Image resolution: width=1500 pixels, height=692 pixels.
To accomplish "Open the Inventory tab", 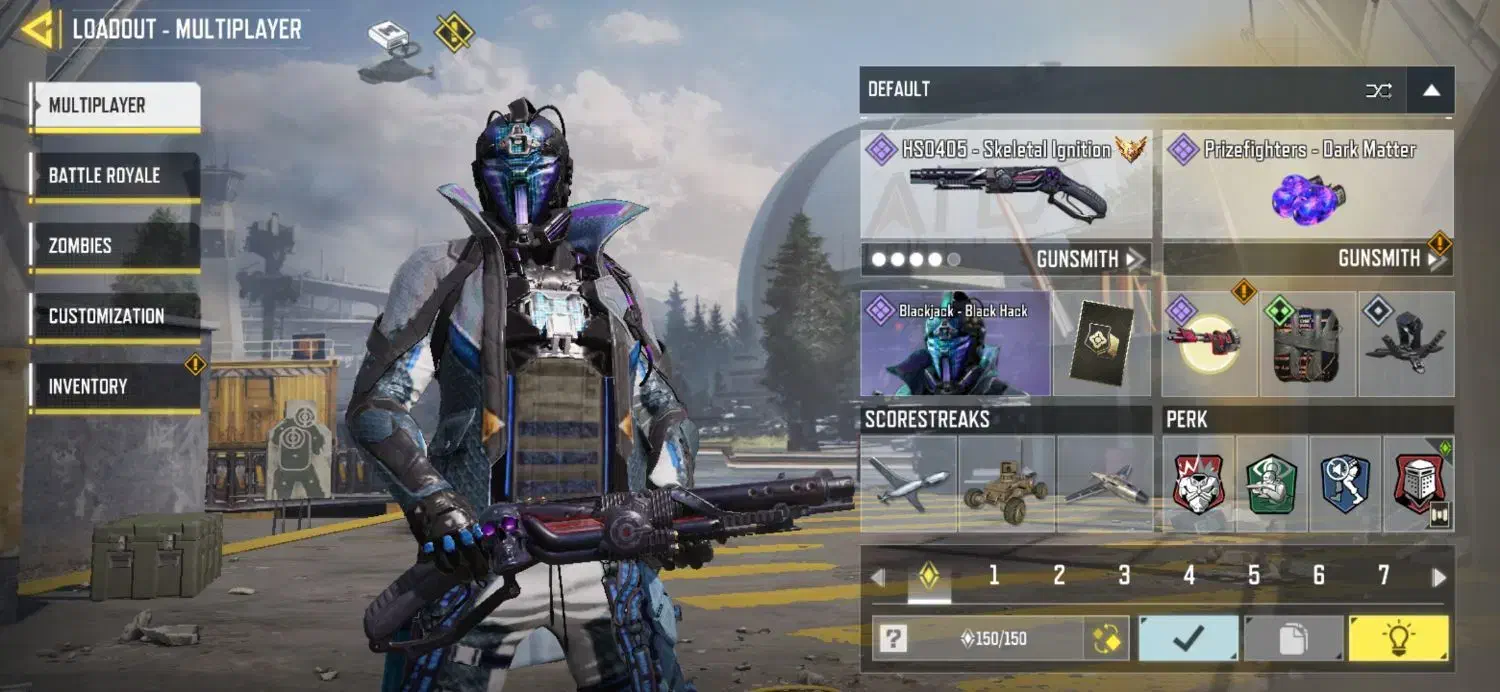I will click(115, 387).
